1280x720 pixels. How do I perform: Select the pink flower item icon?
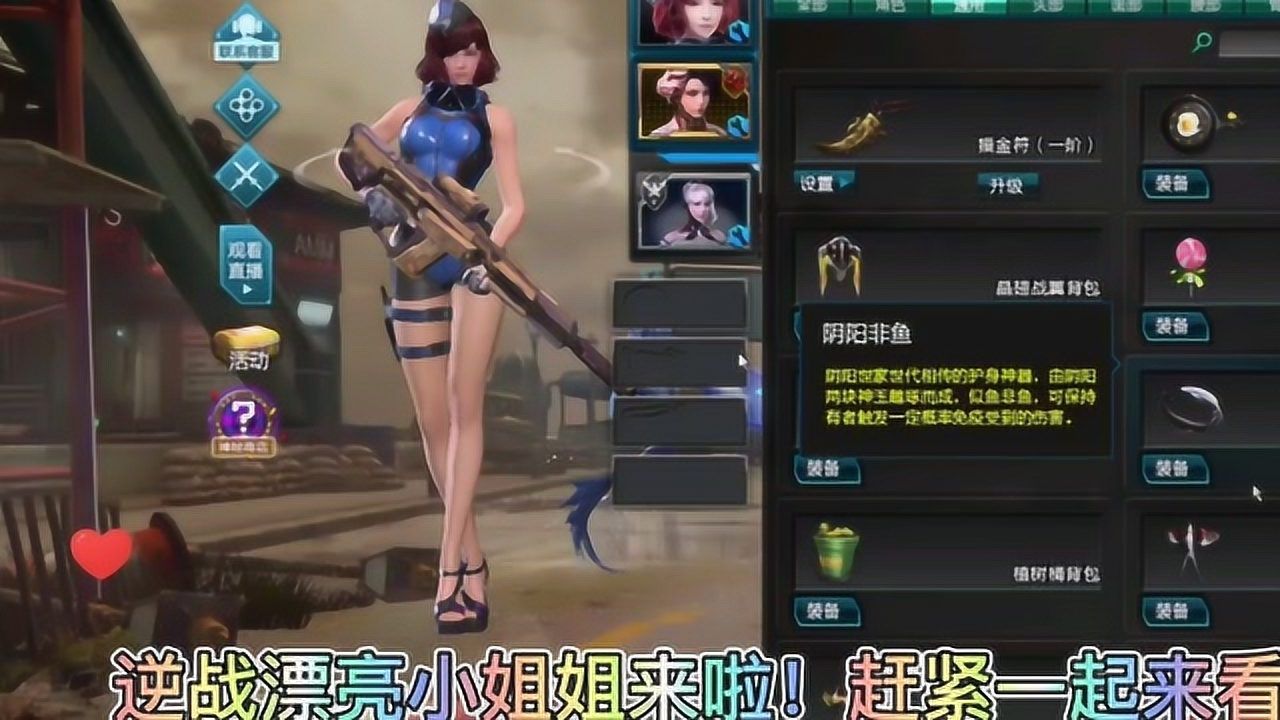[x=1192, y=262]
